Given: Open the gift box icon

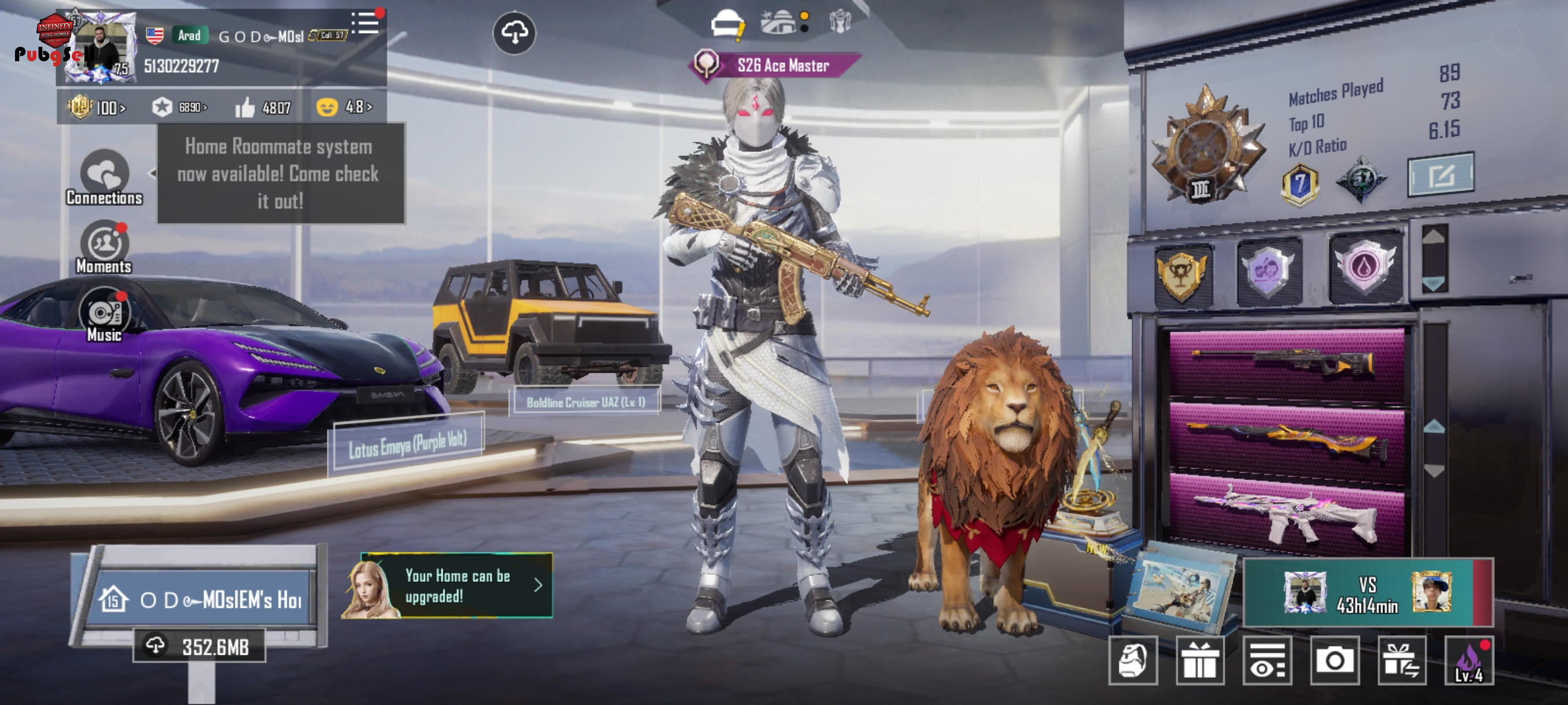Looking at the screenshot, I should [1199, 660].
